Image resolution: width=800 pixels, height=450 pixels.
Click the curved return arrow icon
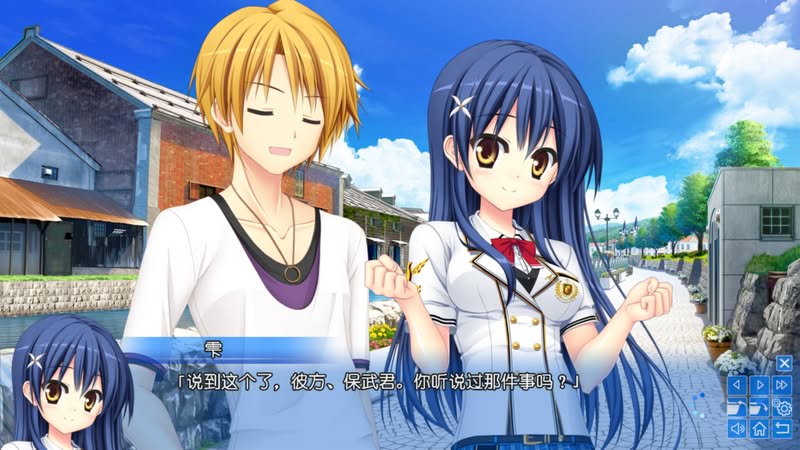(x=783, y=429)
